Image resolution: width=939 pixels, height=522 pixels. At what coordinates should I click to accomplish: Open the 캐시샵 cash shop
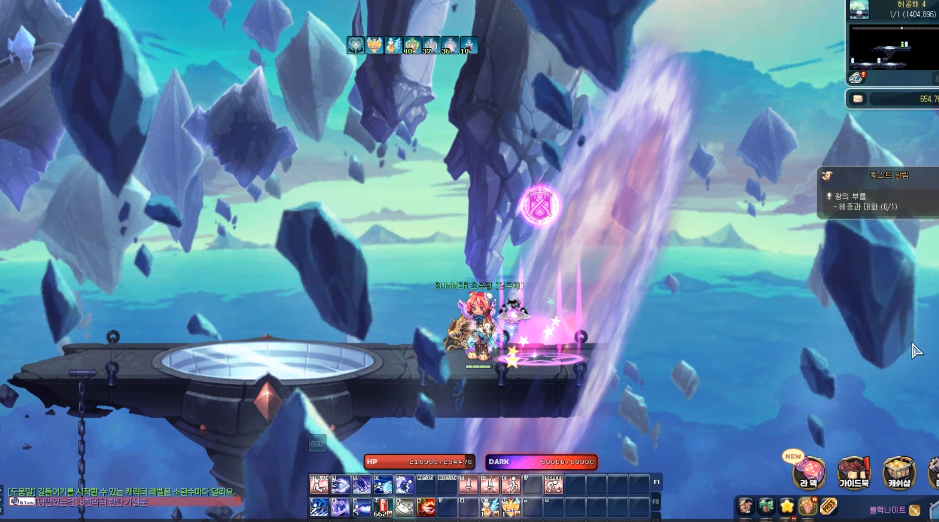pos(897,471)
